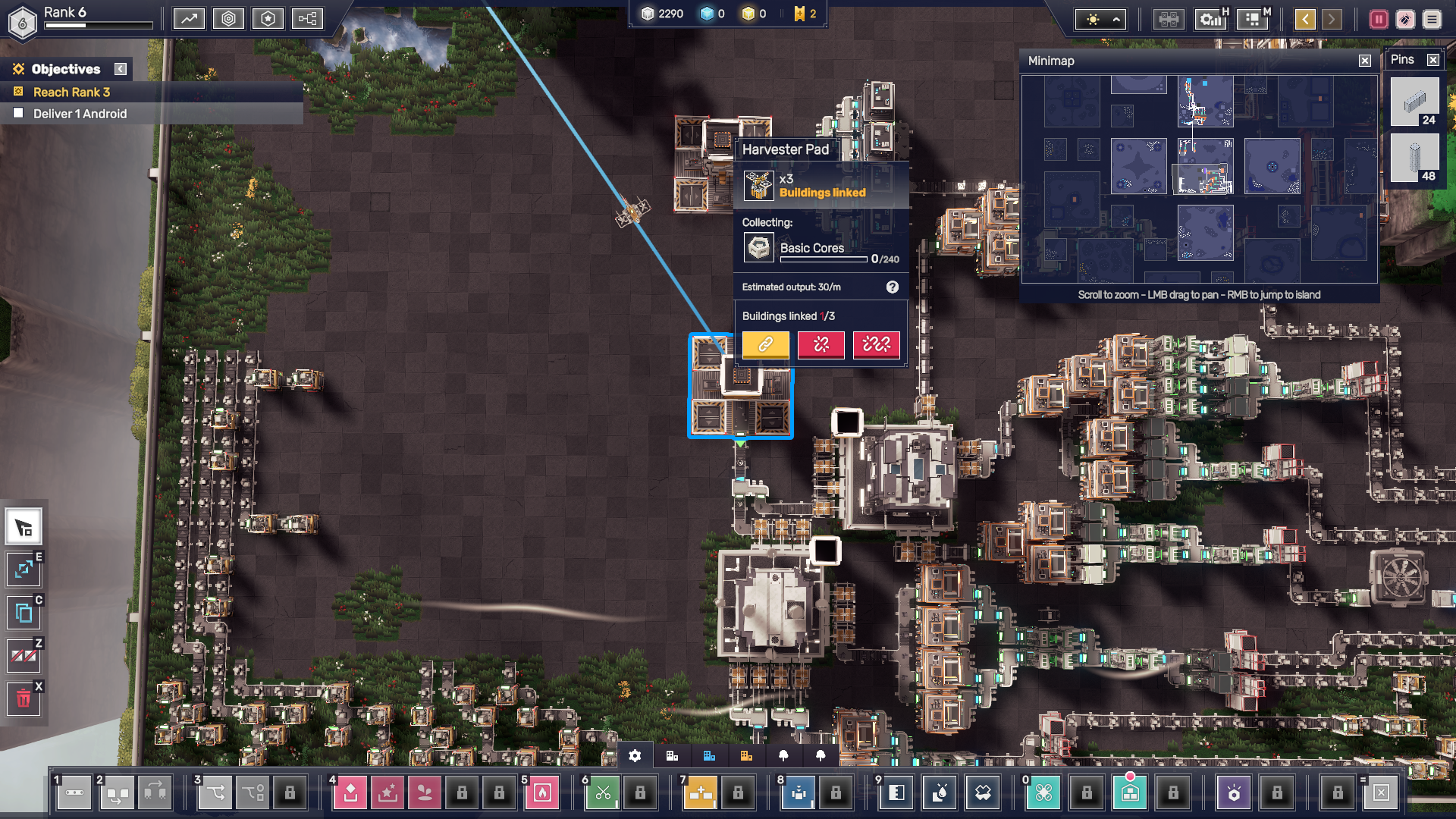Viewport: 1456px width, 819px height.
Task: Click the double broken-link unlink all button
Action: pyautogui.click(x=876, y=344)
